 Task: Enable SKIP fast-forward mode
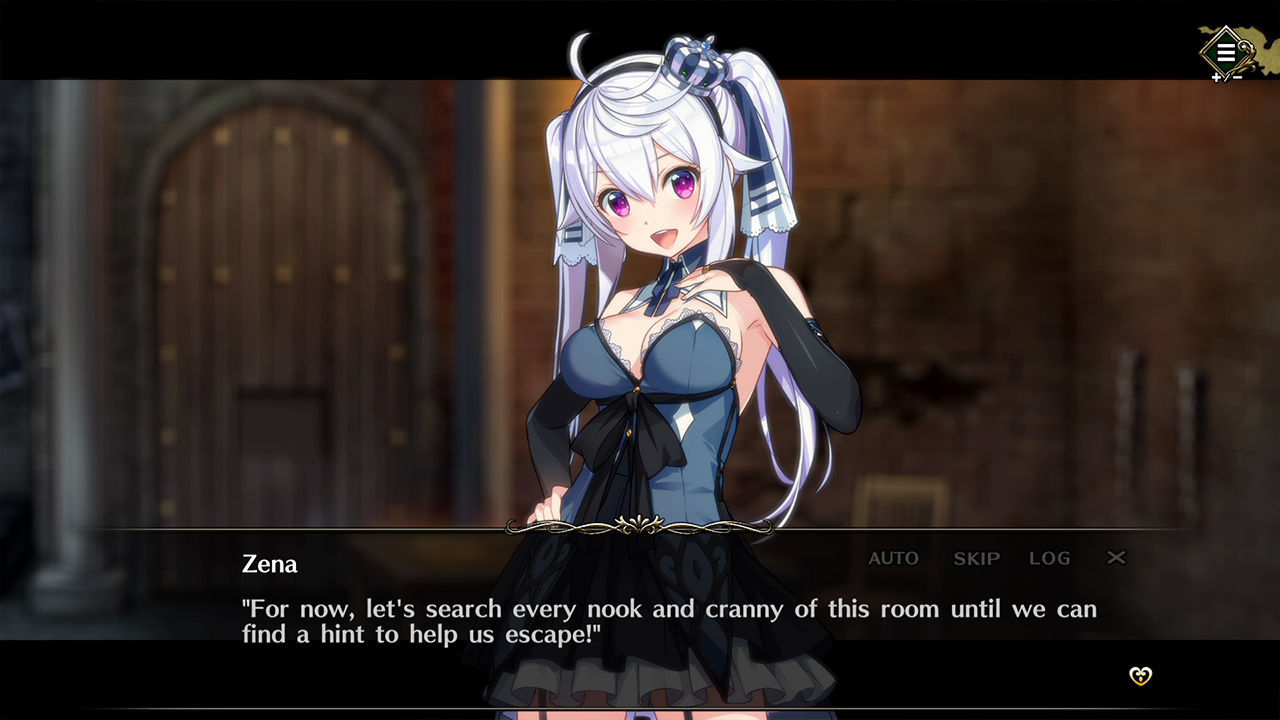pyautogui.click(x=974, y=558)
